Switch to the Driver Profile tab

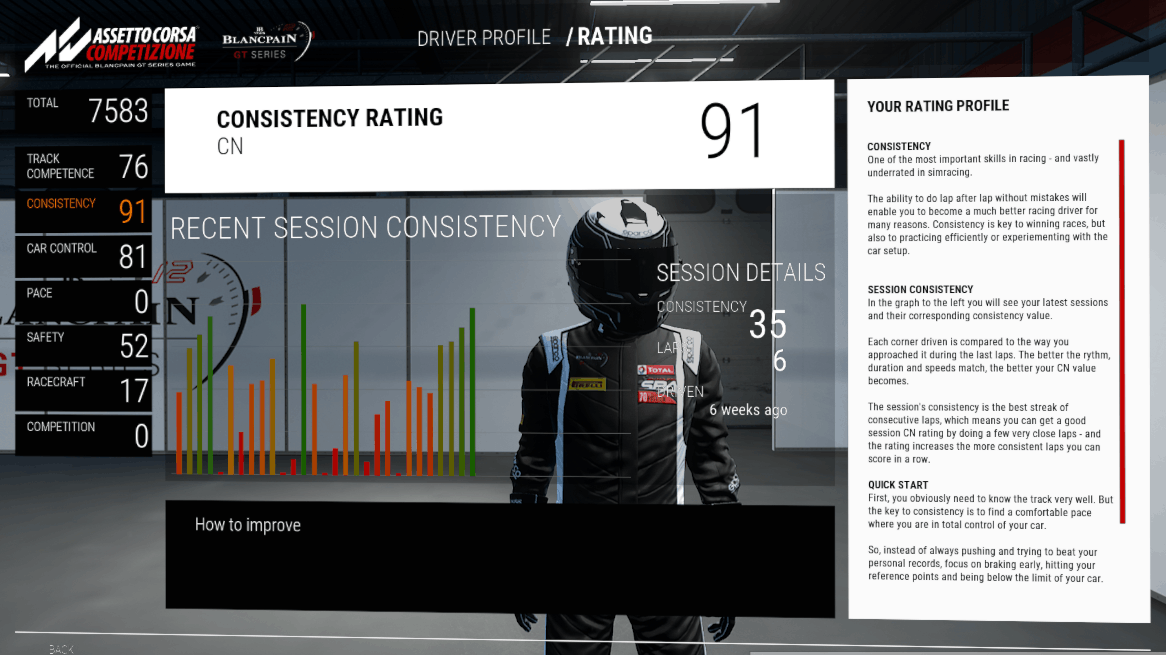[483, 38]
